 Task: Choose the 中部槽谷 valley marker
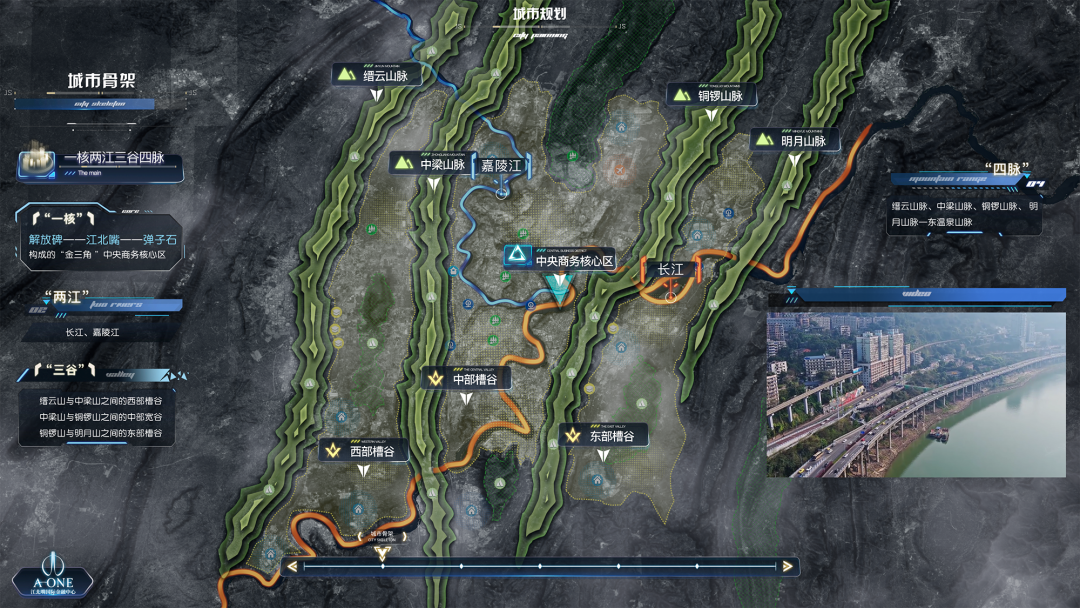pyautogui.click(x=467, y=380)
